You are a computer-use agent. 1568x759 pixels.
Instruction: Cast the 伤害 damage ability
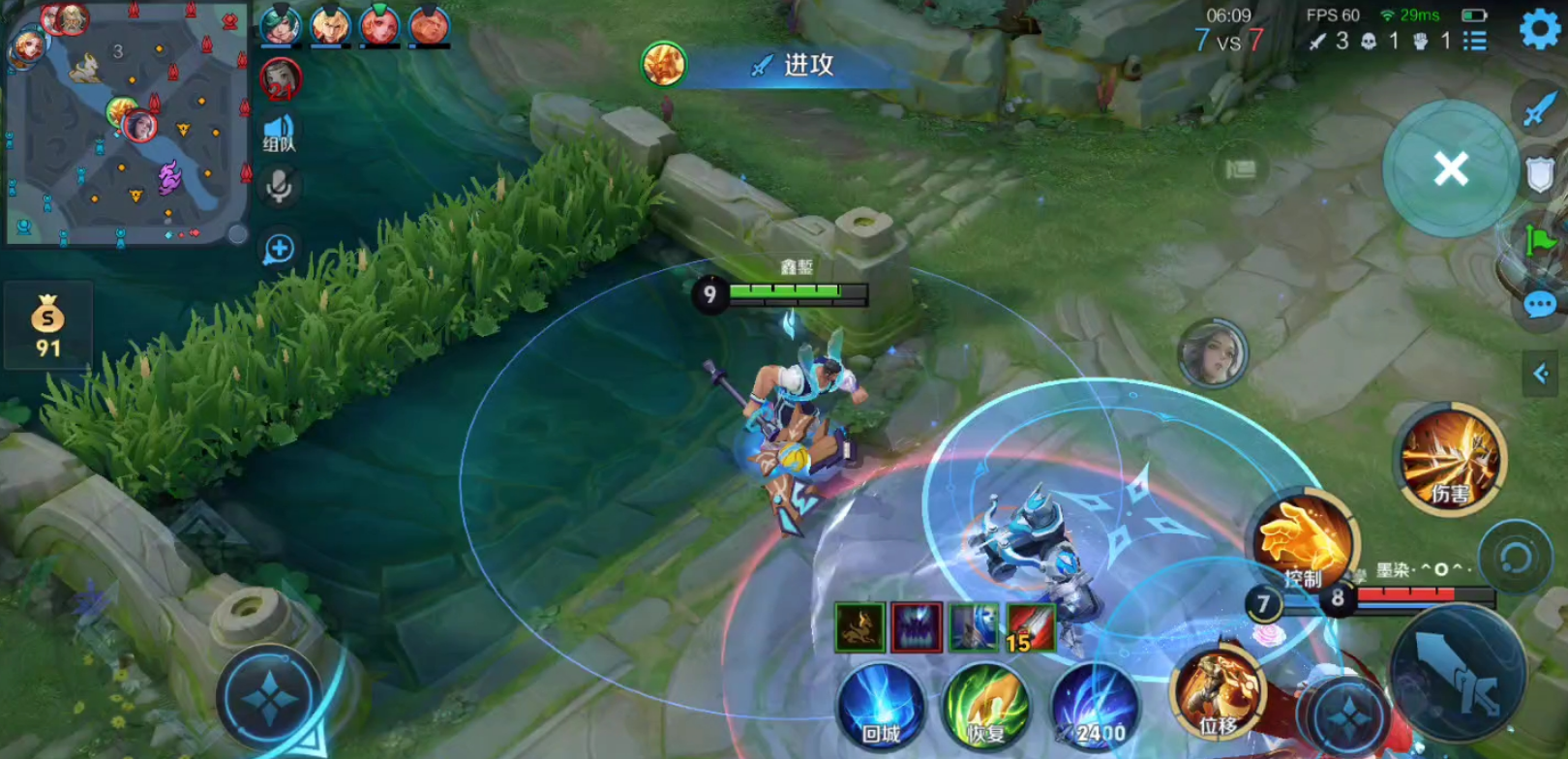(x=1450, y=459)
